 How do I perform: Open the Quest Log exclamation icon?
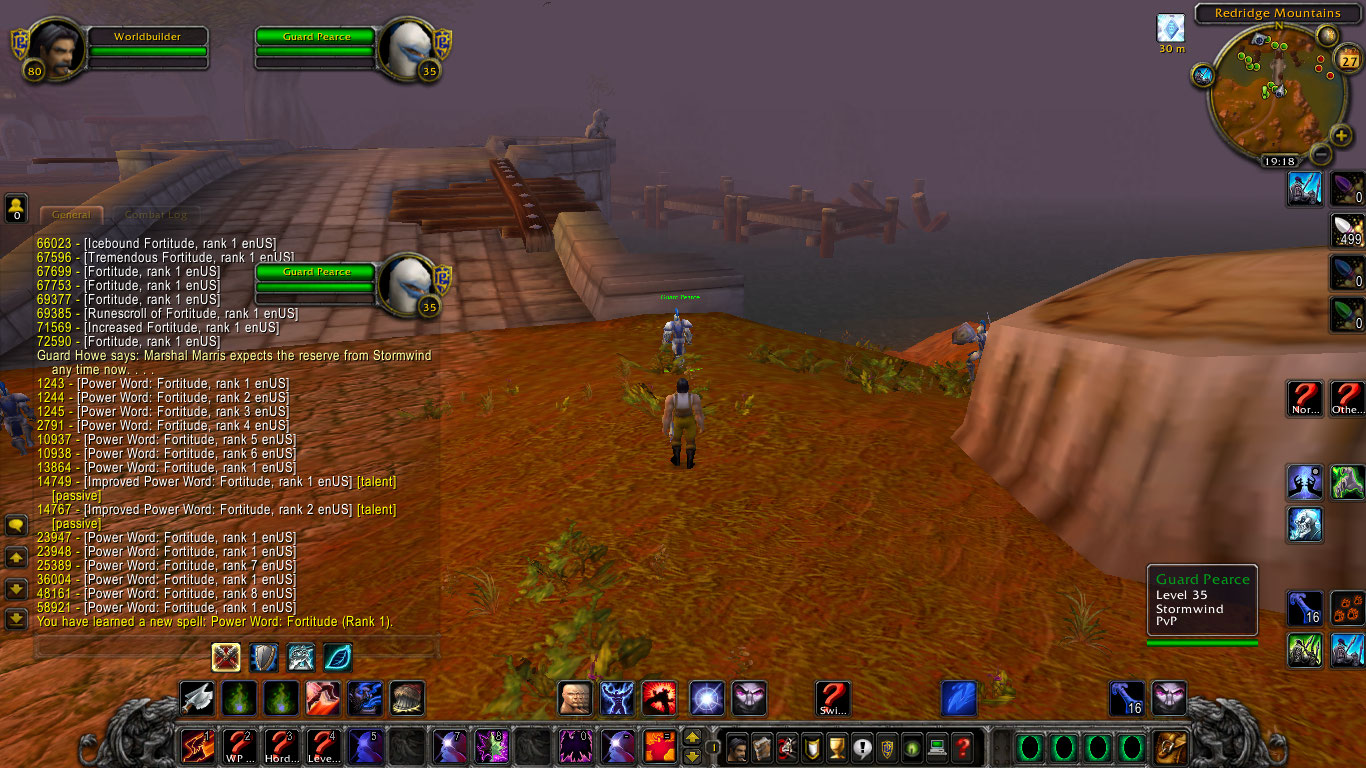click(x=862, y=746)
